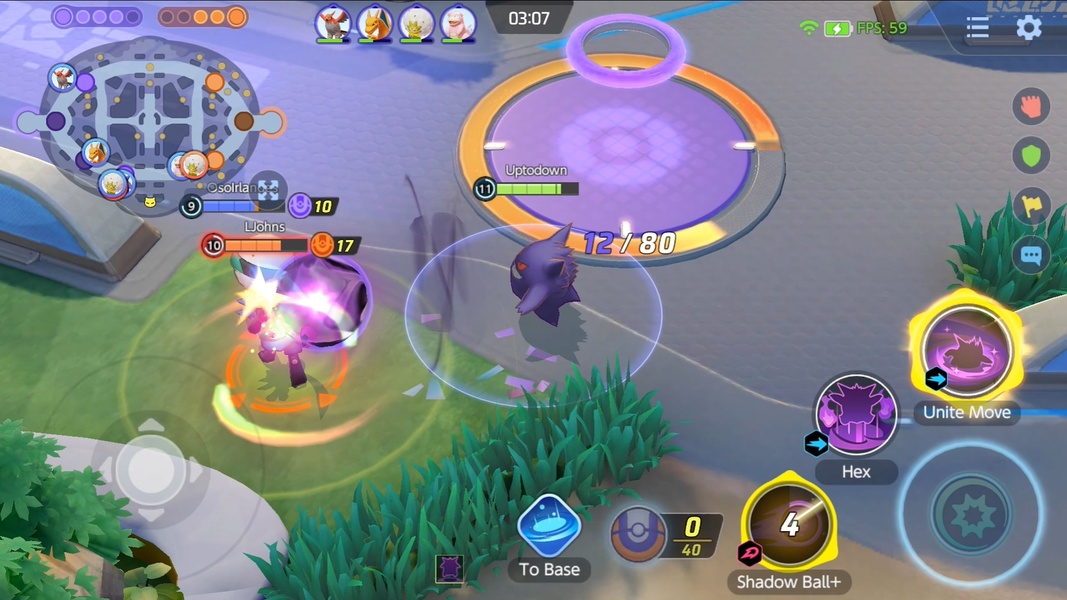Tap the yellow flag quick-chat icon
The height and width of the screenshot is (600, 1067).
pos(1031,206)
